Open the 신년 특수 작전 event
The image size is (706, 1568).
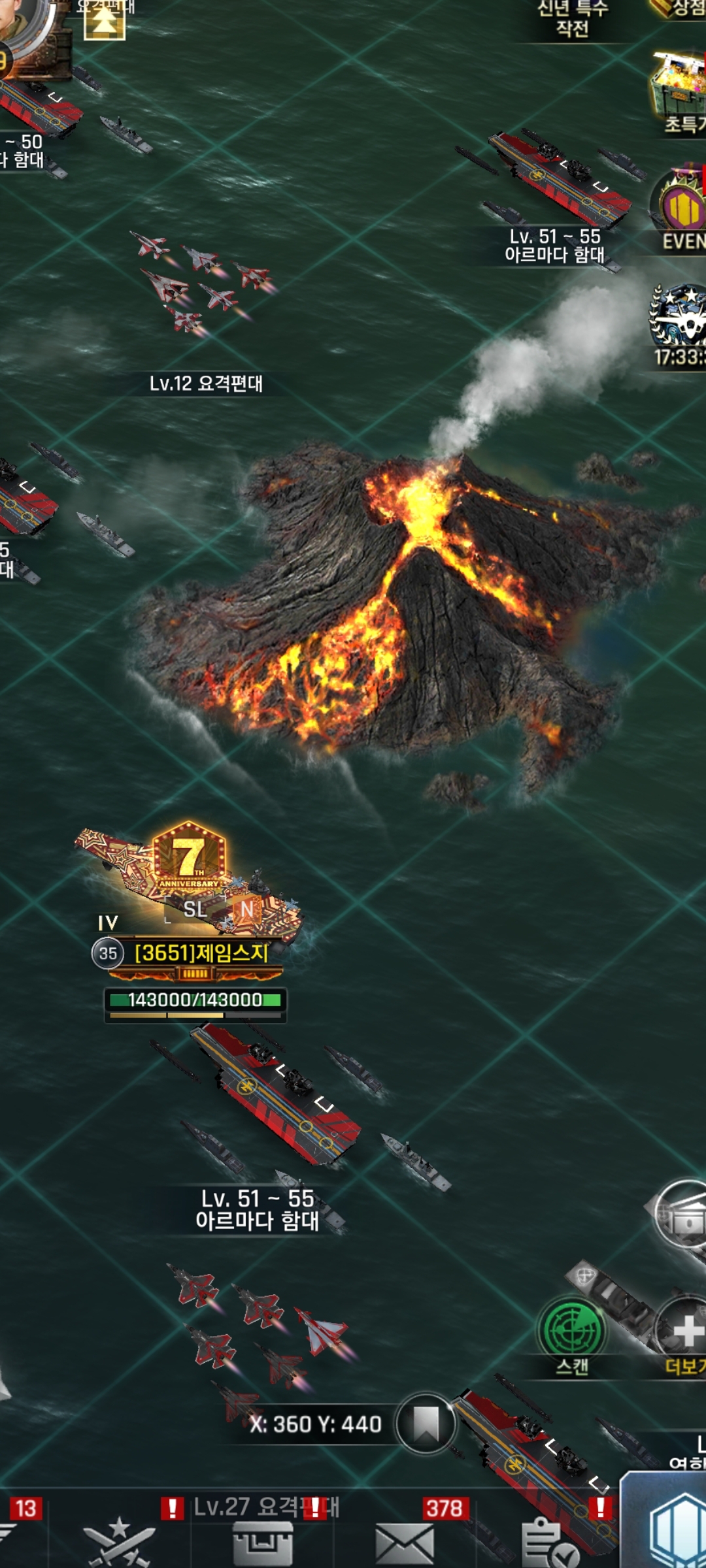(573, 18)
